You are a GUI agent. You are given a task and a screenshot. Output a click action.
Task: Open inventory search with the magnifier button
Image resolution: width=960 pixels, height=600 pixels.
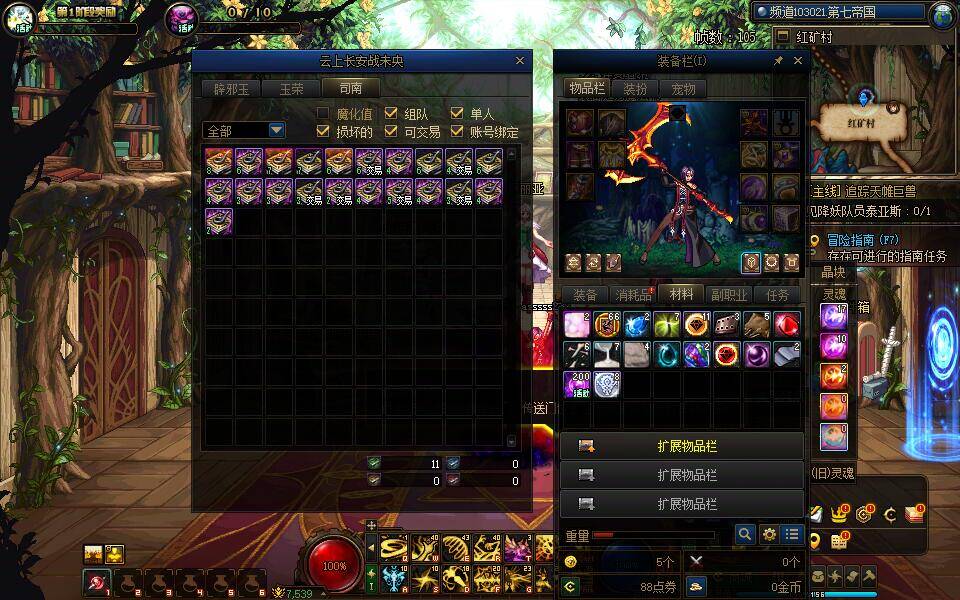(744, 535)
